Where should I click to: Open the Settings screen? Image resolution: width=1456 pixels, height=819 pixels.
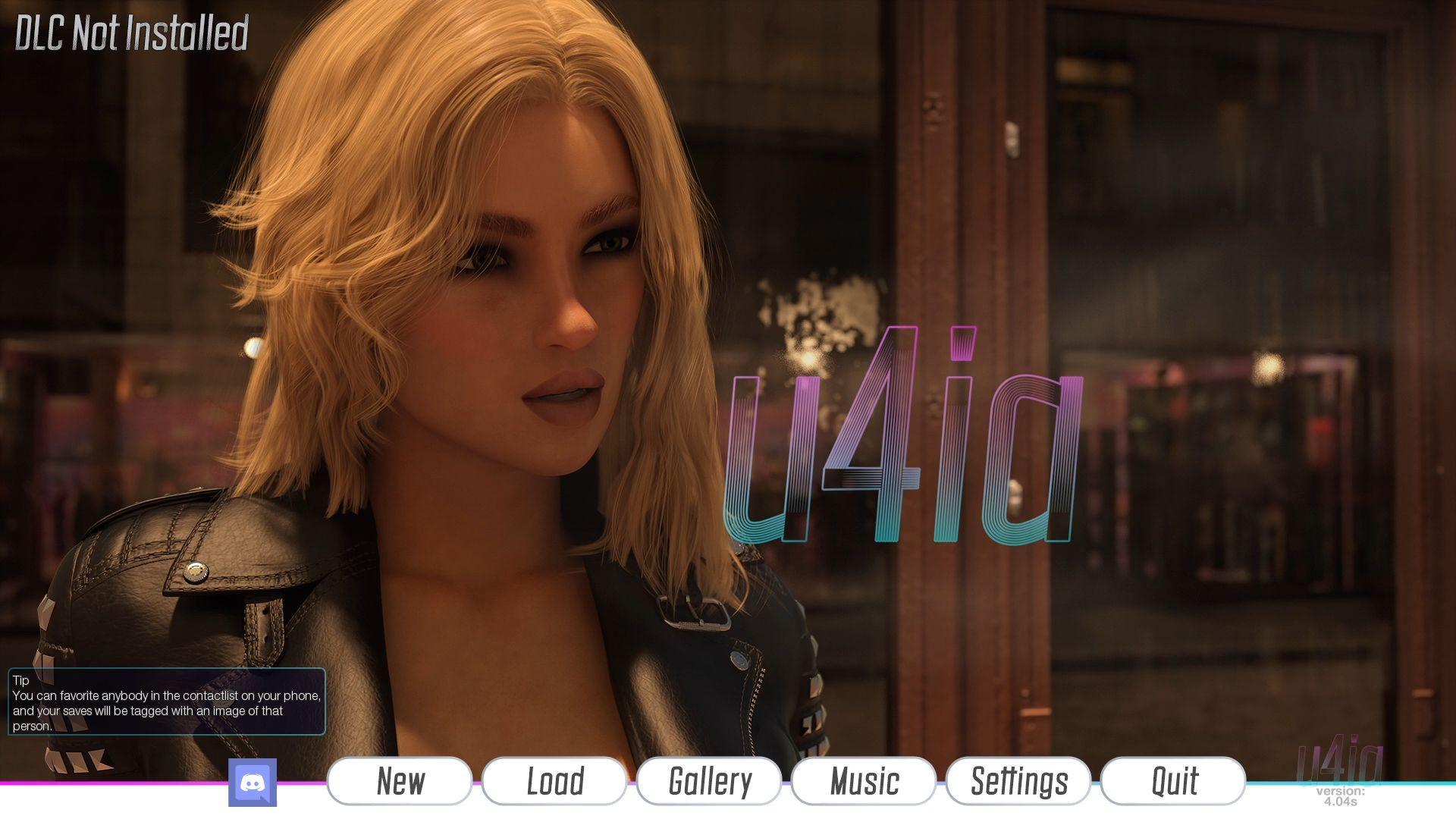[x=1018, y=781]
